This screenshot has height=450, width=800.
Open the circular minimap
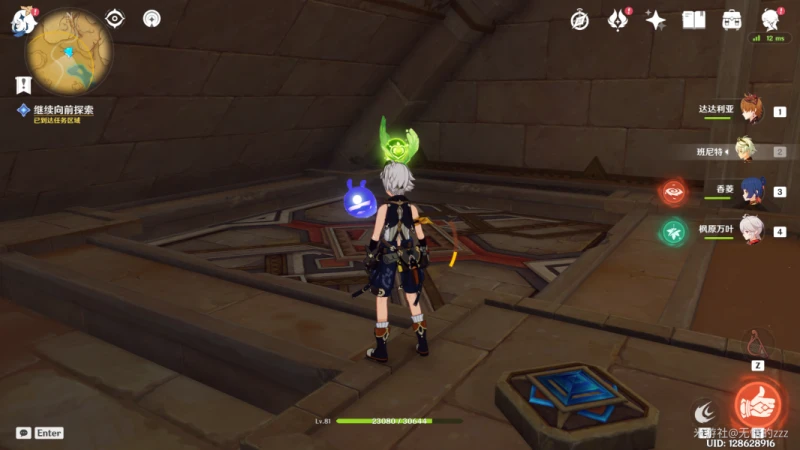tap(68, 52)
